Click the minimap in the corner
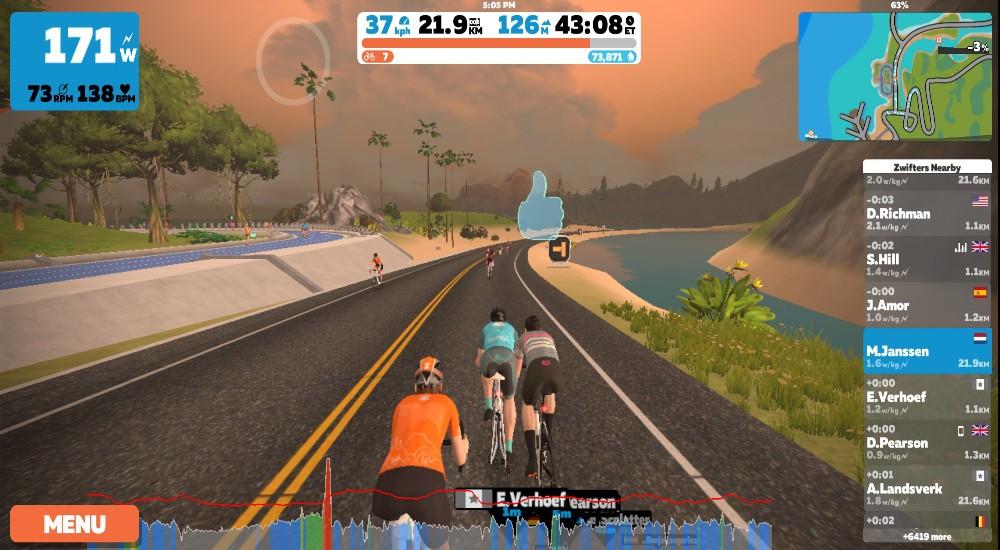The image size is (1000, 550). [x=895, y=77]
